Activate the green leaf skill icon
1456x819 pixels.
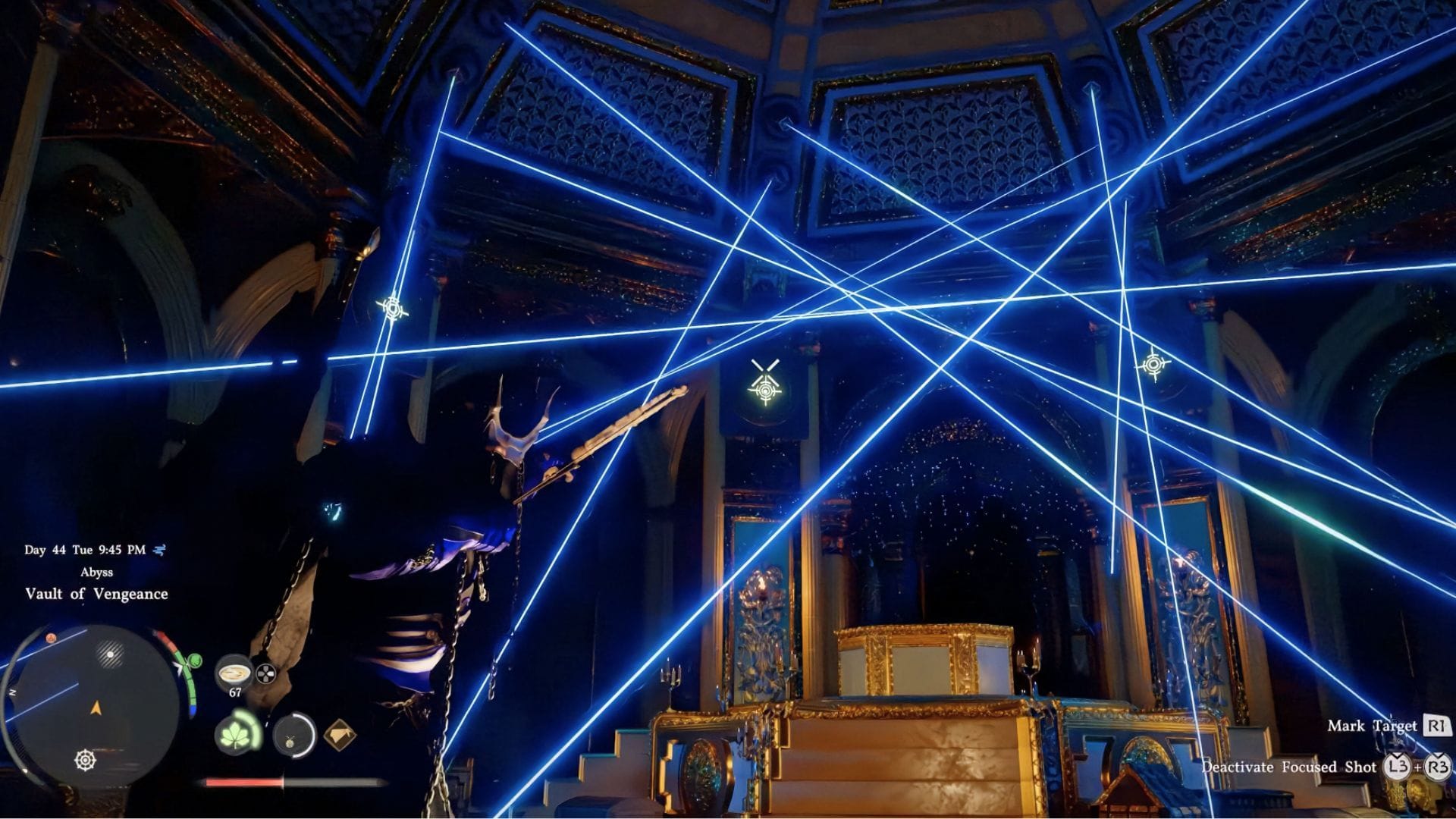(237, 733)
